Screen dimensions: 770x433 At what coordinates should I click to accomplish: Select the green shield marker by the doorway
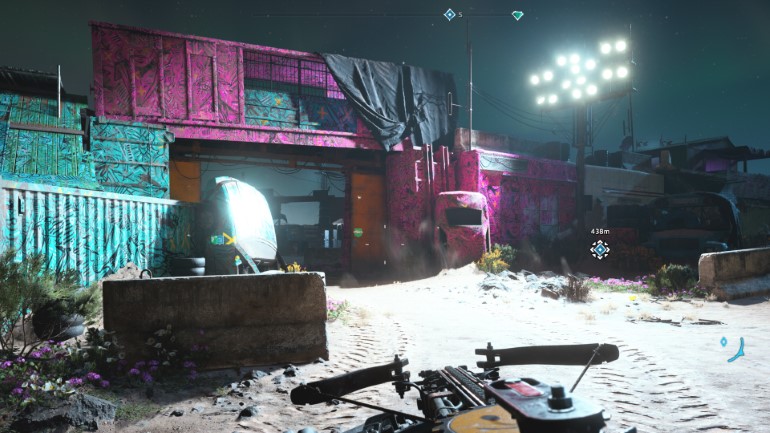pos(358,233)
